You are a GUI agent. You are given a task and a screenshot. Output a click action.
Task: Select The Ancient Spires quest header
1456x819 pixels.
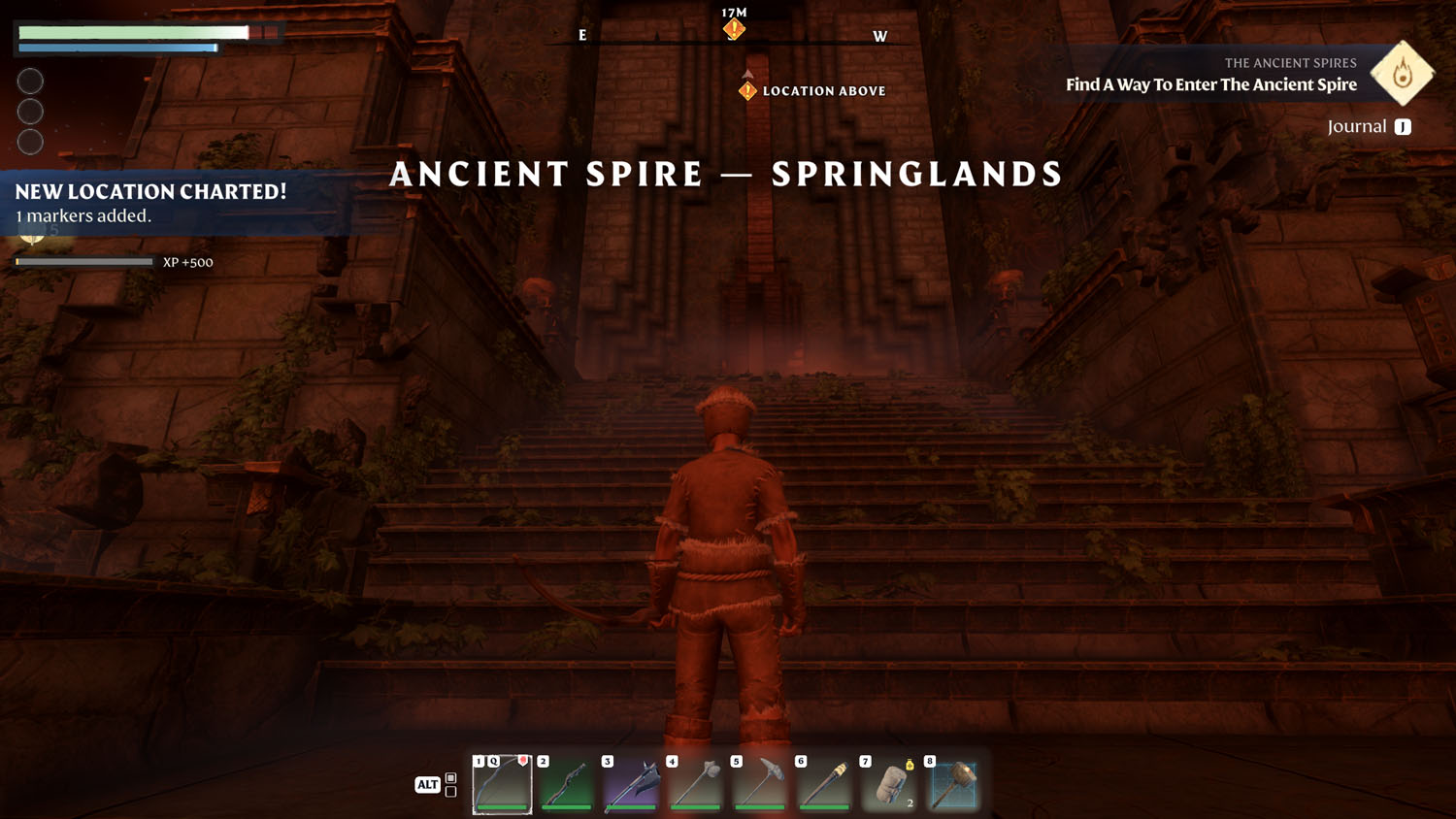tap(1291, 62)
